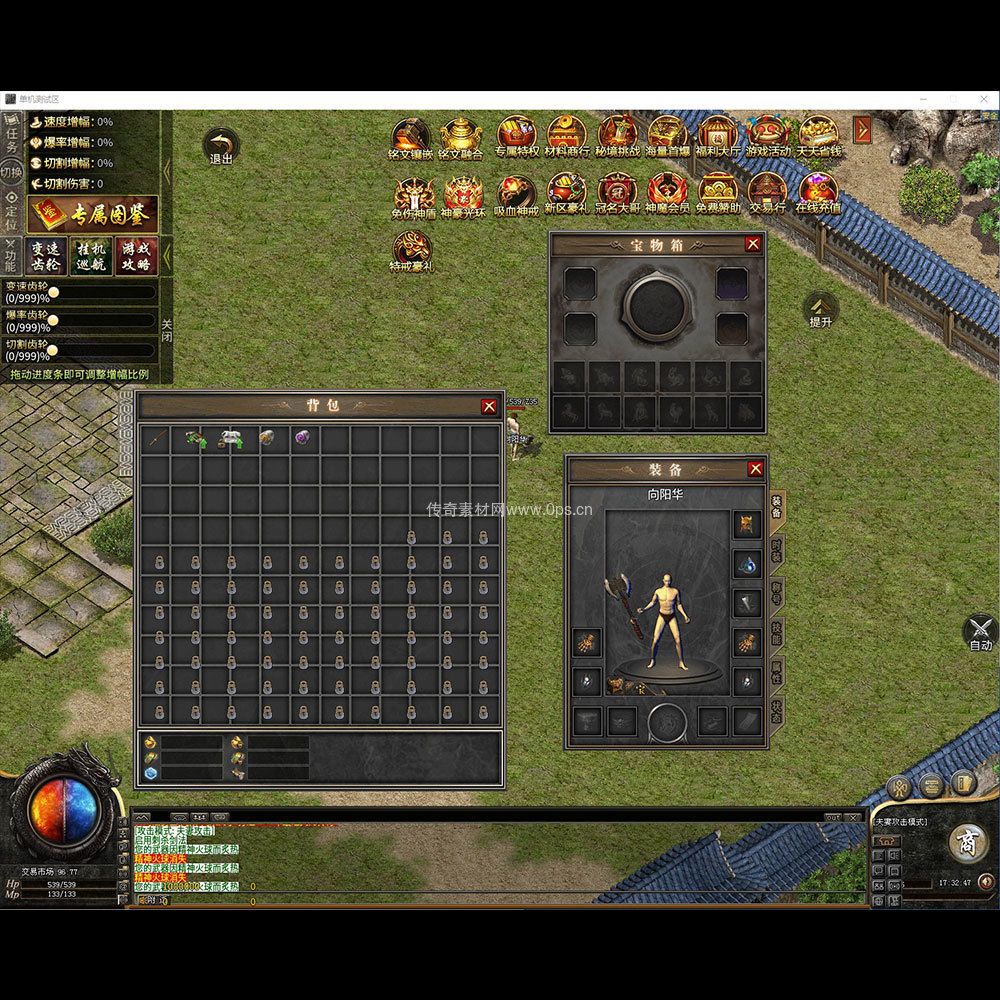This screenshot has height=1000, width=1000.
Task: Activate the 挂机巡航 auto-cruise button
Action: (92, 256)
